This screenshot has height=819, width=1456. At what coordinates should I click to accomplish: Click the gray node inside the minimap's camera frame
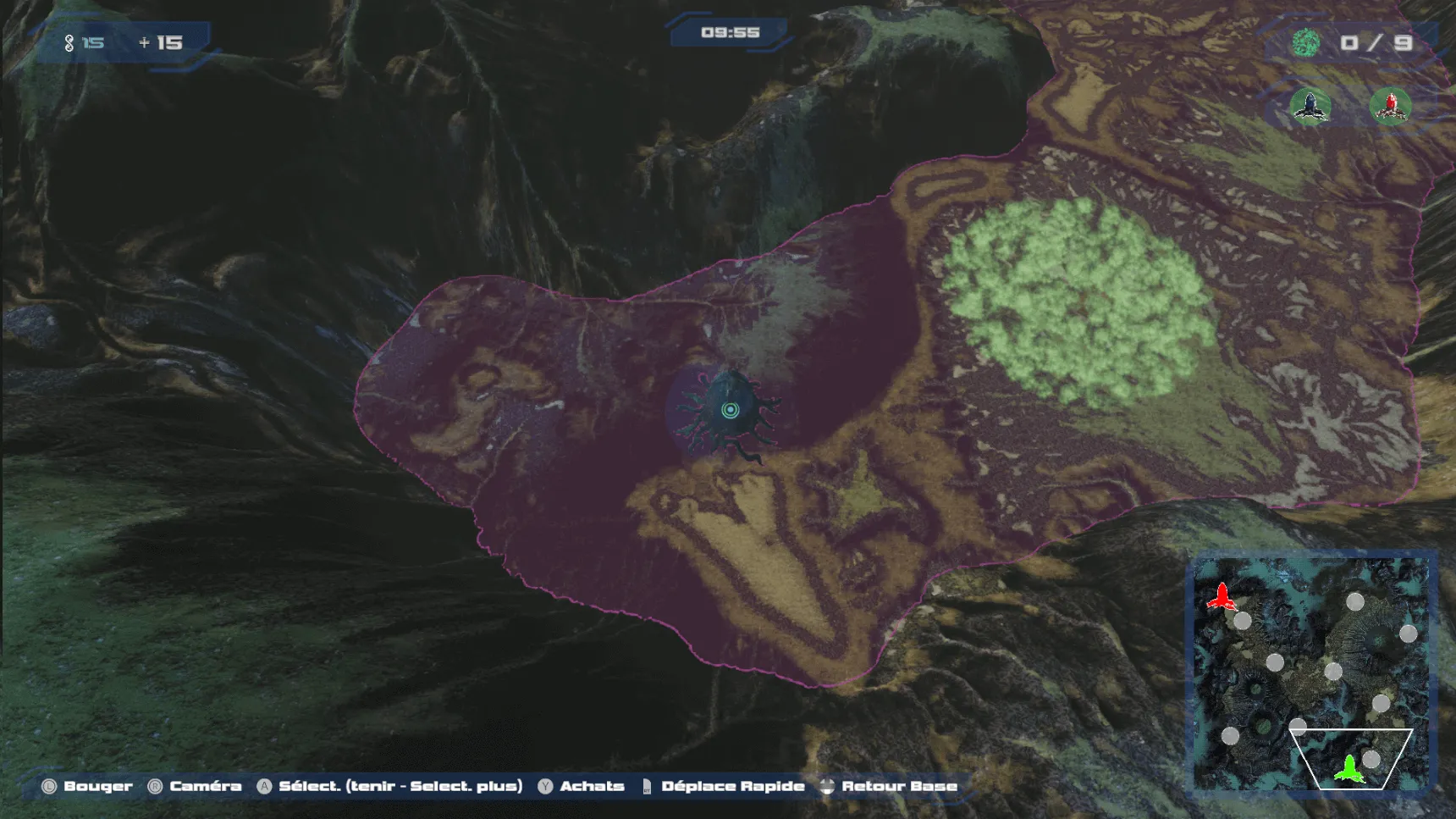pyautogui.click(x=1371, y=759)
